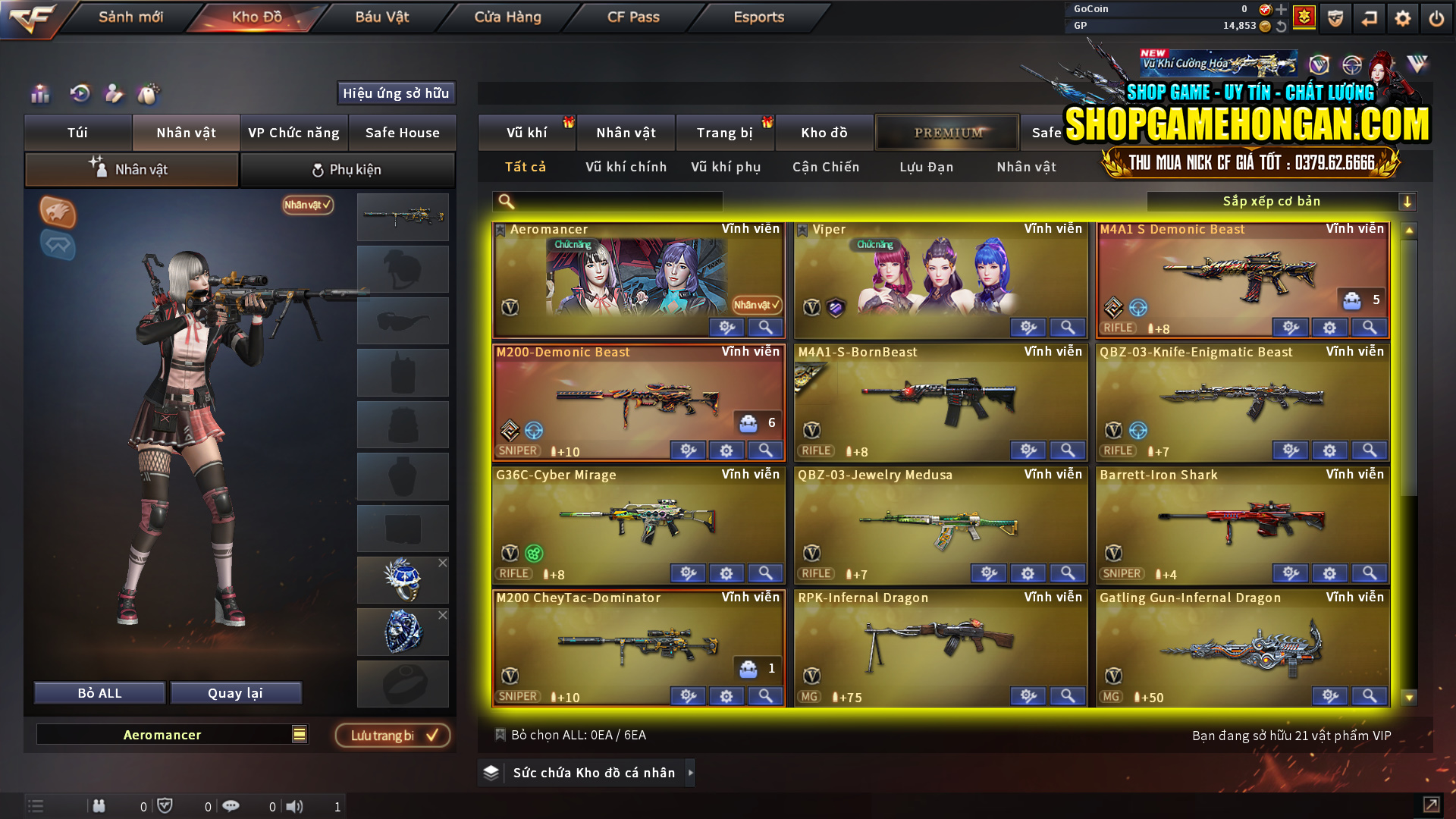The image size is (1456, 819).
Task: Open the Aeromancer loadout name dropdown
Action: click(x=300, y=734)
